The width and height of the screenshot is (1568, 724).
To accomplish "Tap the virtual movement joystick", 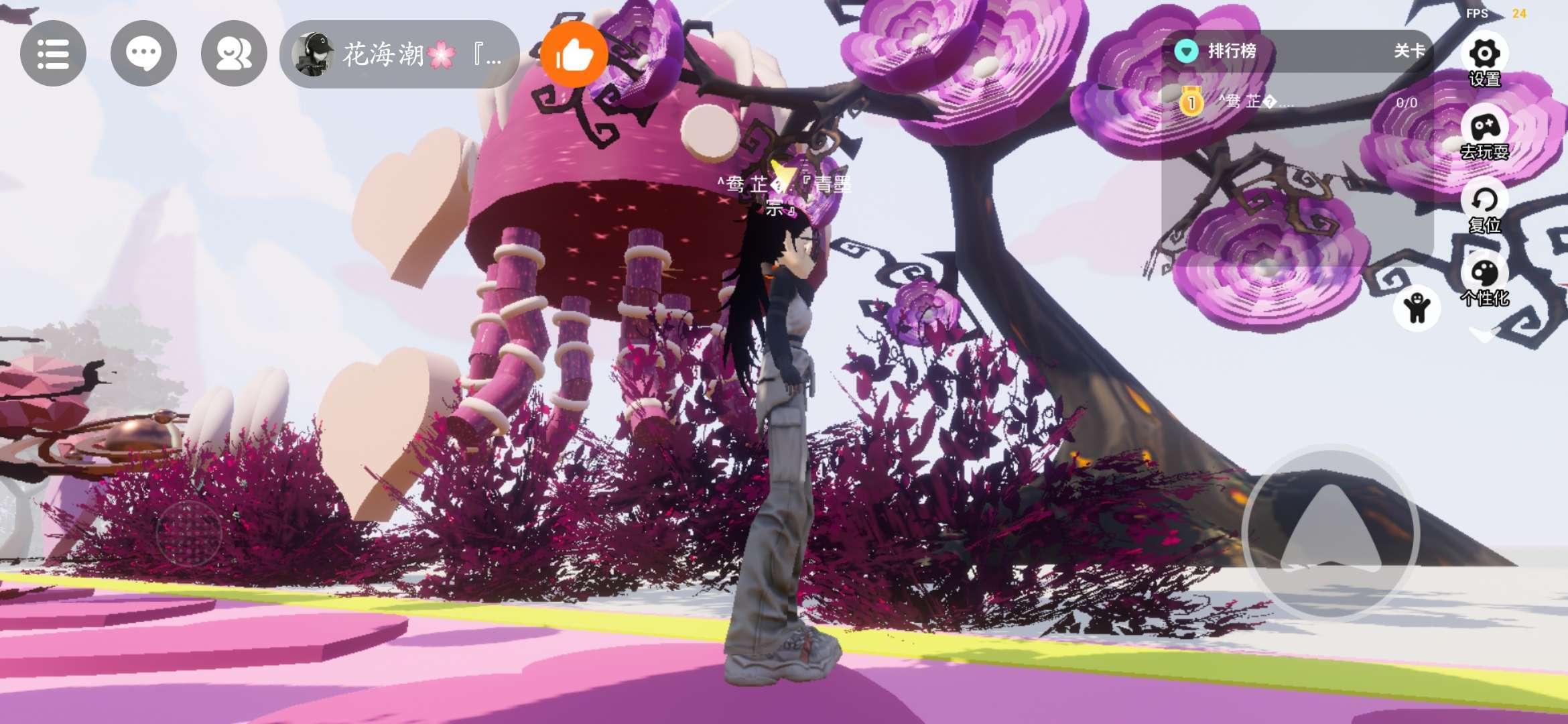I will 189,533.
